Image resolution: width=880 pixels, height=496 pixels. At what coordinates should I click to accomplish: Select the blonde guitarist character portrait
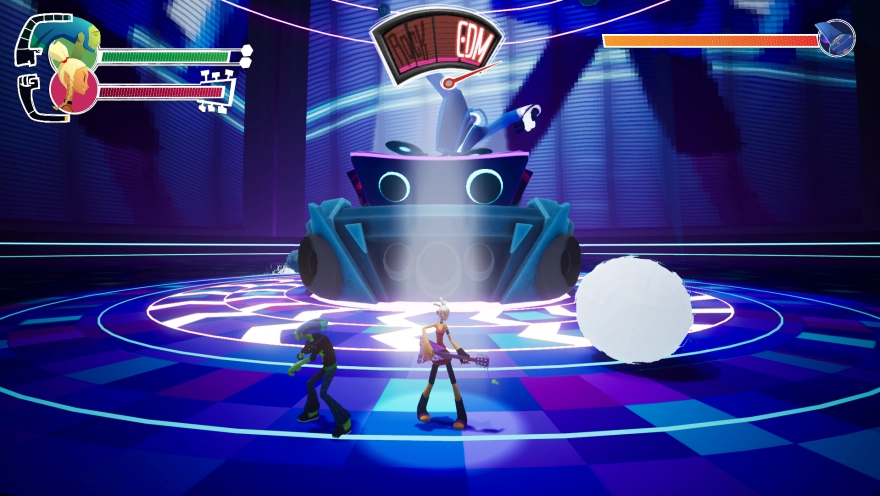coord(73,89)
